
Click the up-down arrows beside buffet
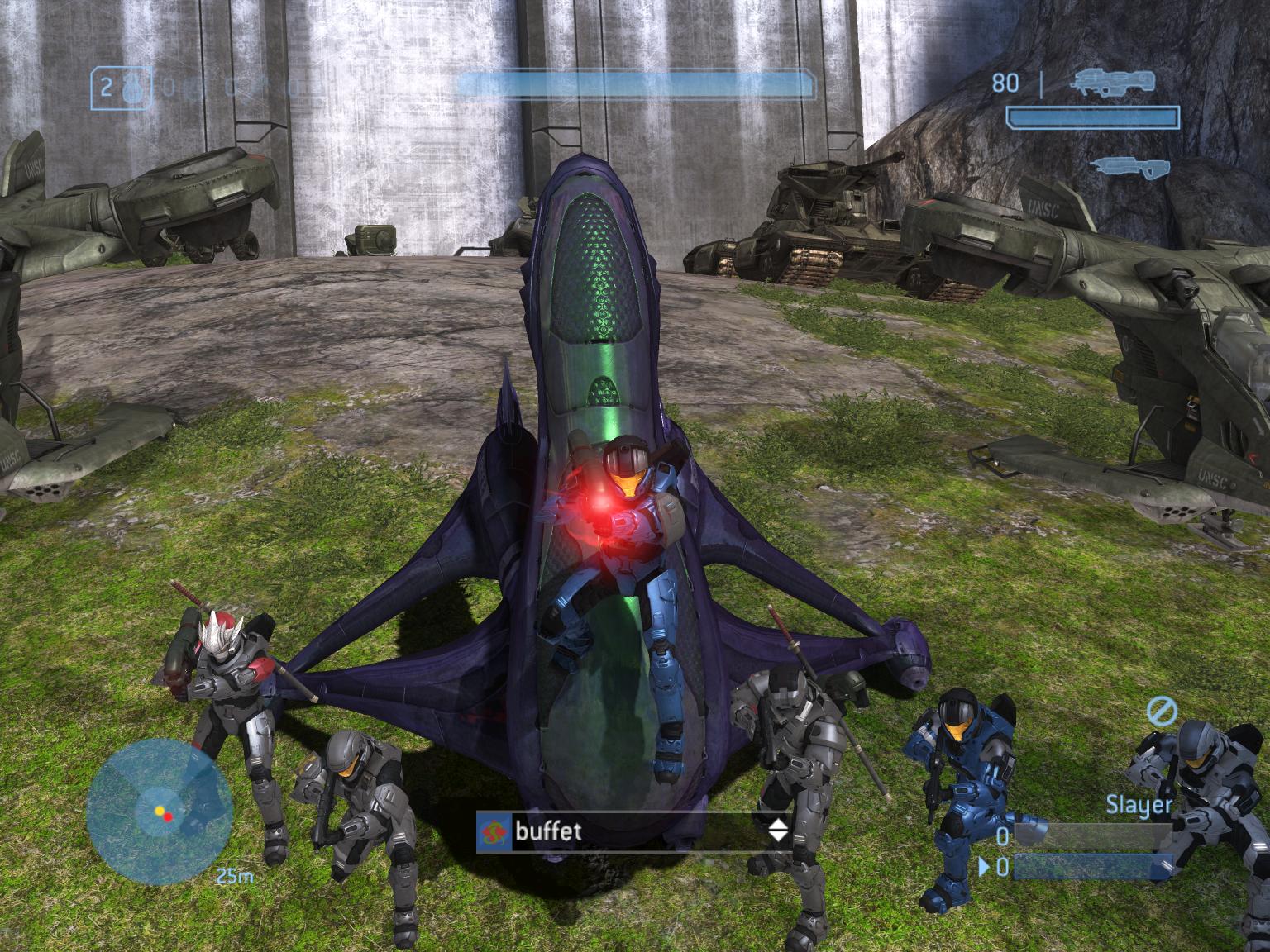(778, 831)
